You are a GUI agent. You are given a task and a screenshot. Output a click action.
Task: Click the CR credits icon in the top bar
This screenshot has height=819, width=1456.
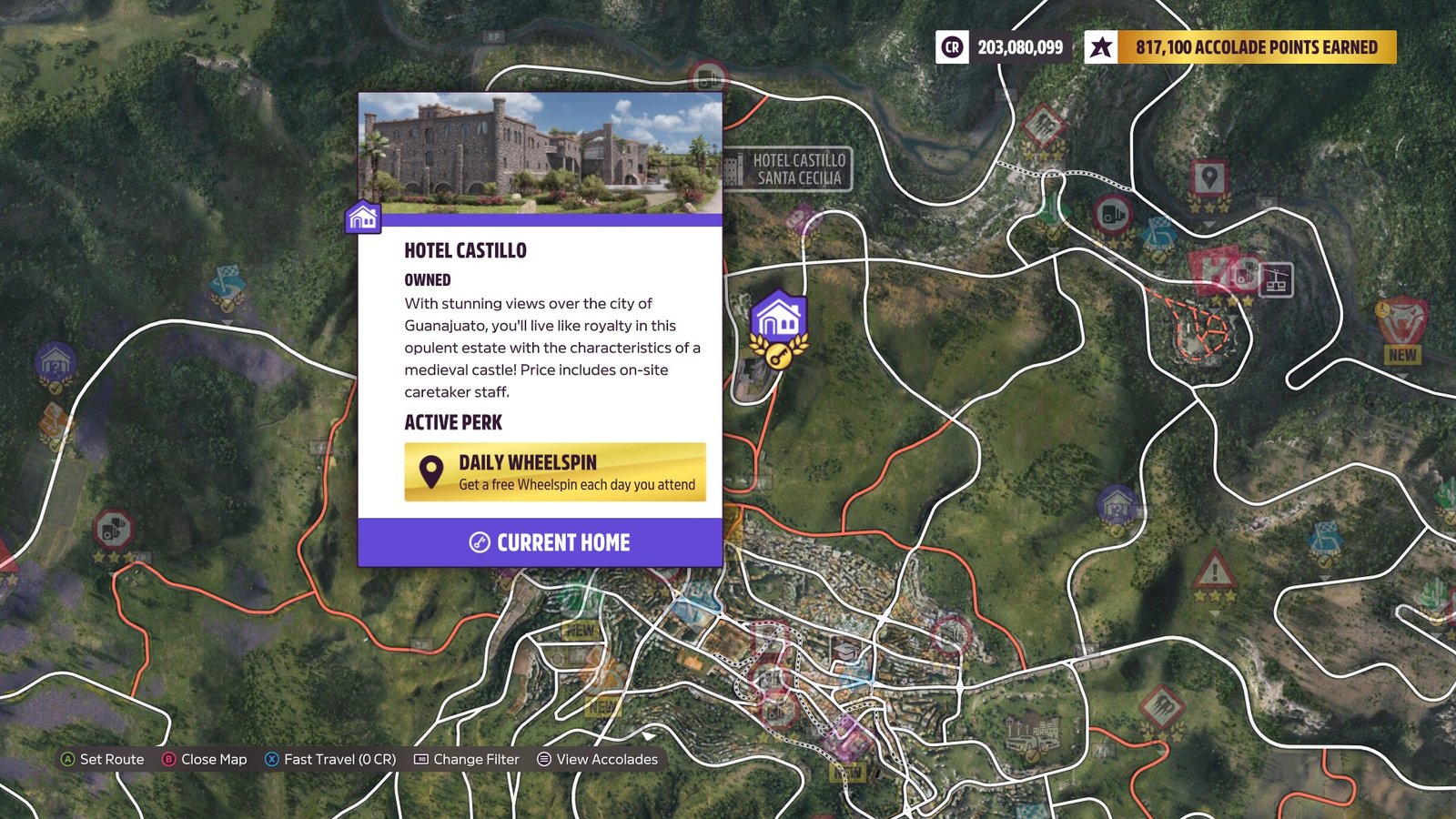click(x=952, y=47)
